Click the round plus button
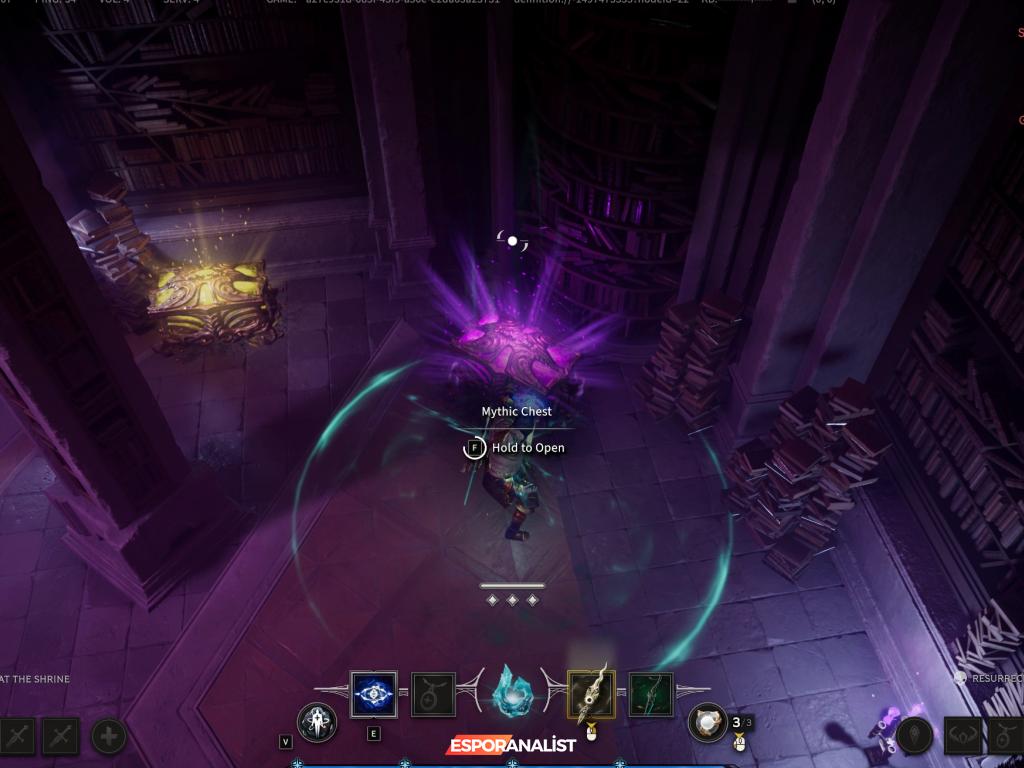1024x768 pixels. (109, 737)
